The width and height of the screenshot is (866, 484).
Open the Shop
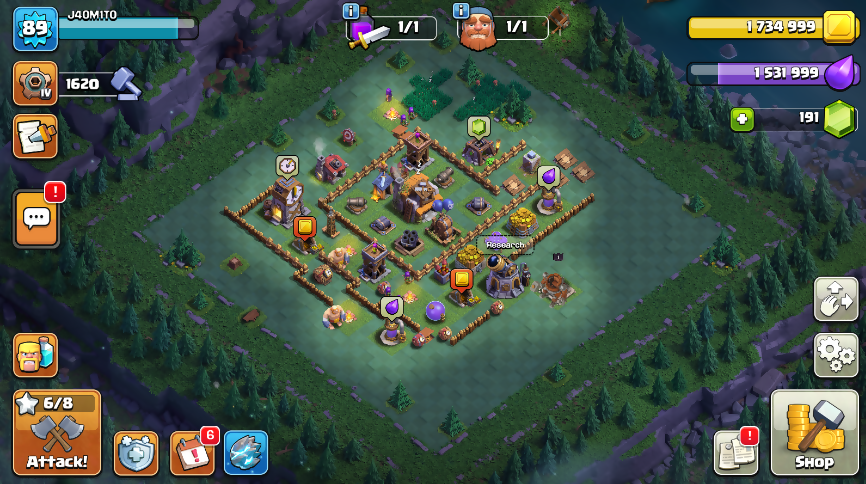[814, 432]
